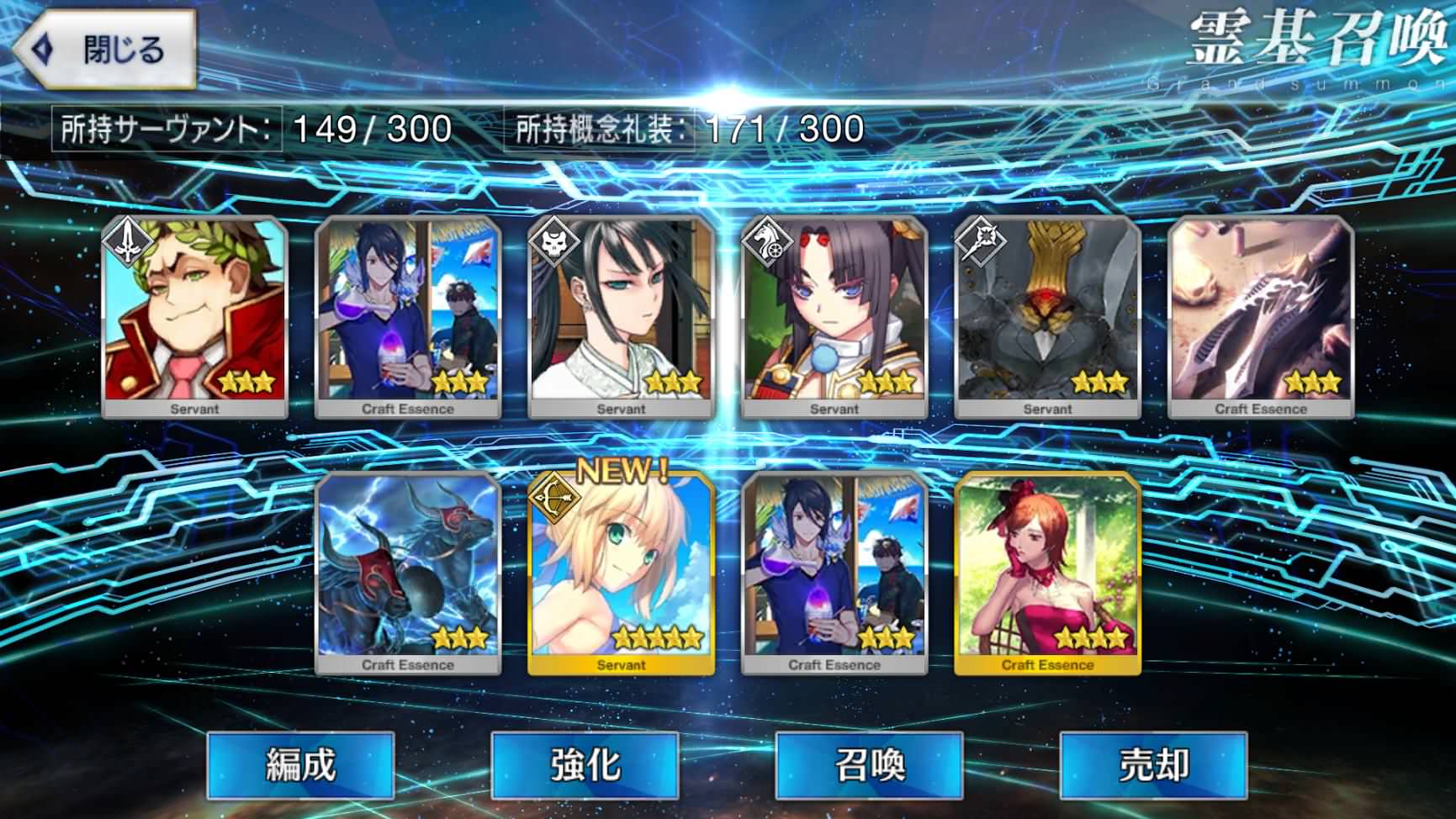Open the 売却 sell screen
This screenshot has height=819, width=1456.
(1152, 764)
